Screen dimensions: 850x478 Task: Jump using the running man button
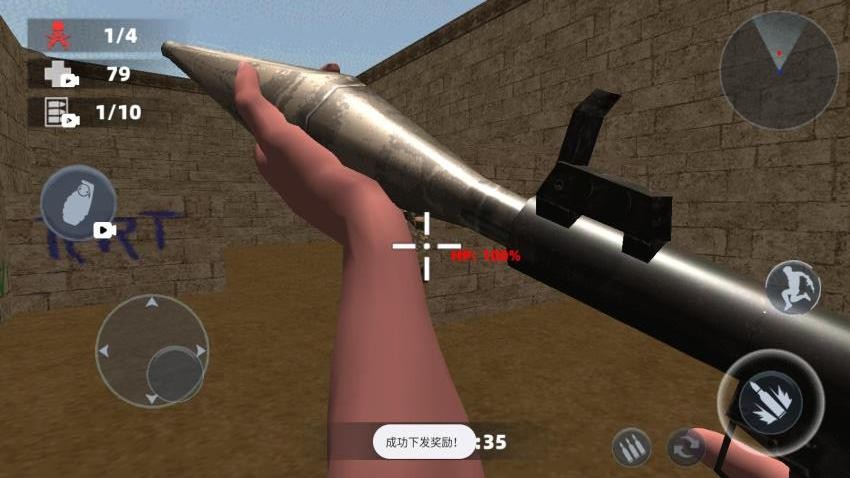pos(792,288)
